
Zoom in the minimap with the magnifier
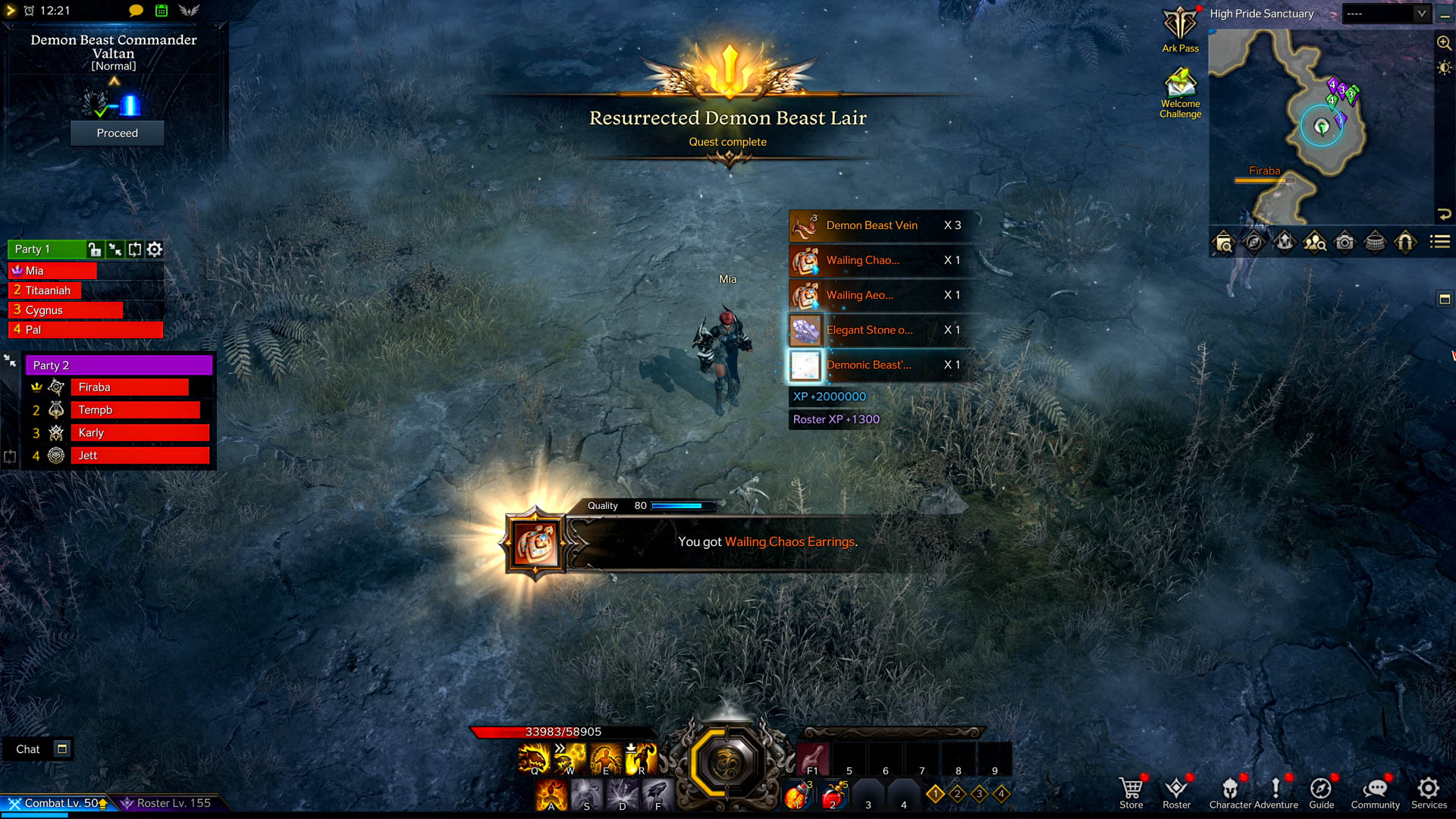[1444, 43]
